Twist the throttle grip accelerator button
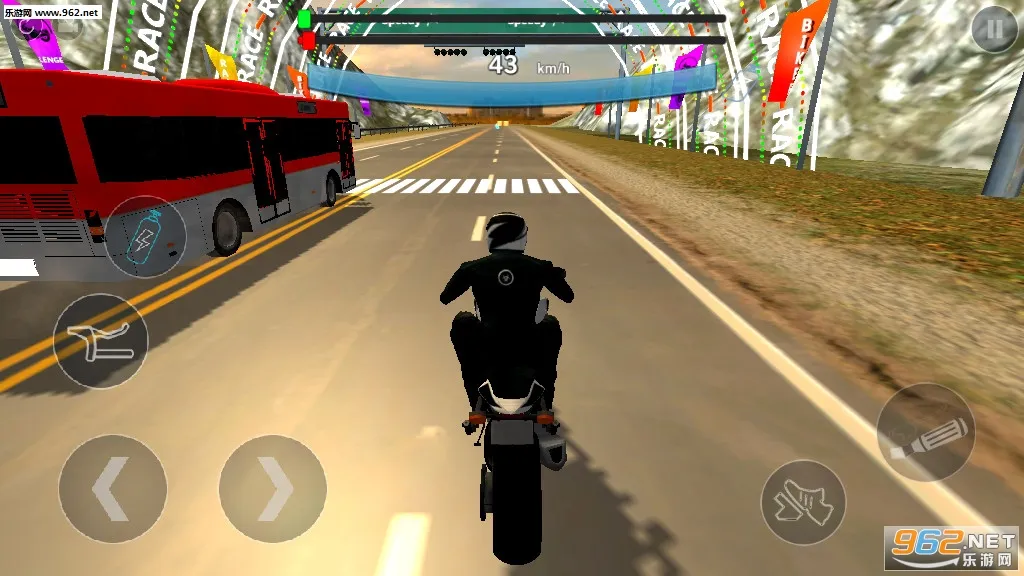This screenshot has width=1024, height=576. [925, 432]
